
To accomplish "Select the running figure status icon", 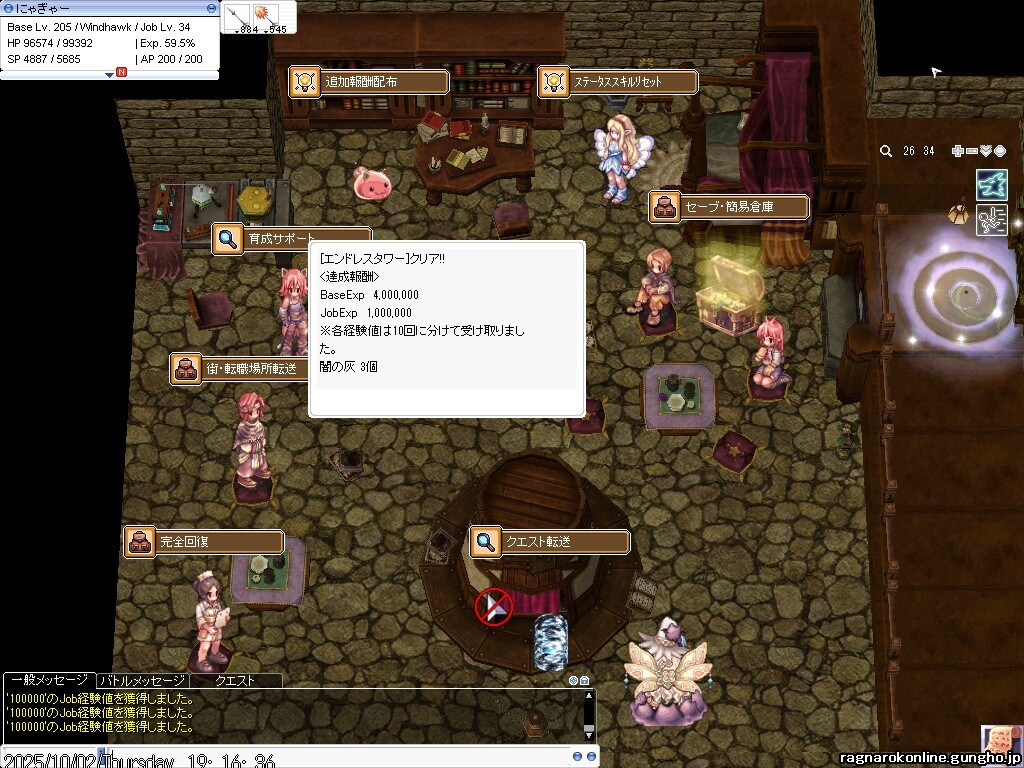I will [991, 219].
